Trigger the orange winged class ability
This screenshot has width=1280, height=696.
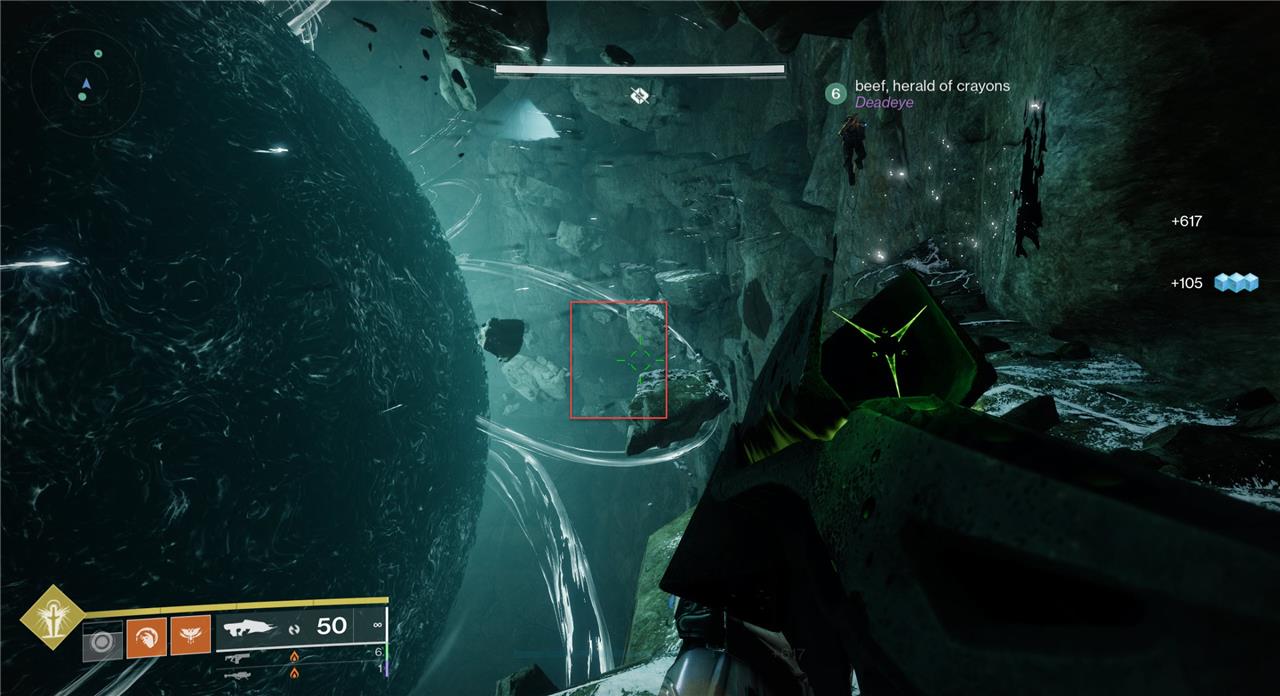pyautogui.click(x=190, y=635)
